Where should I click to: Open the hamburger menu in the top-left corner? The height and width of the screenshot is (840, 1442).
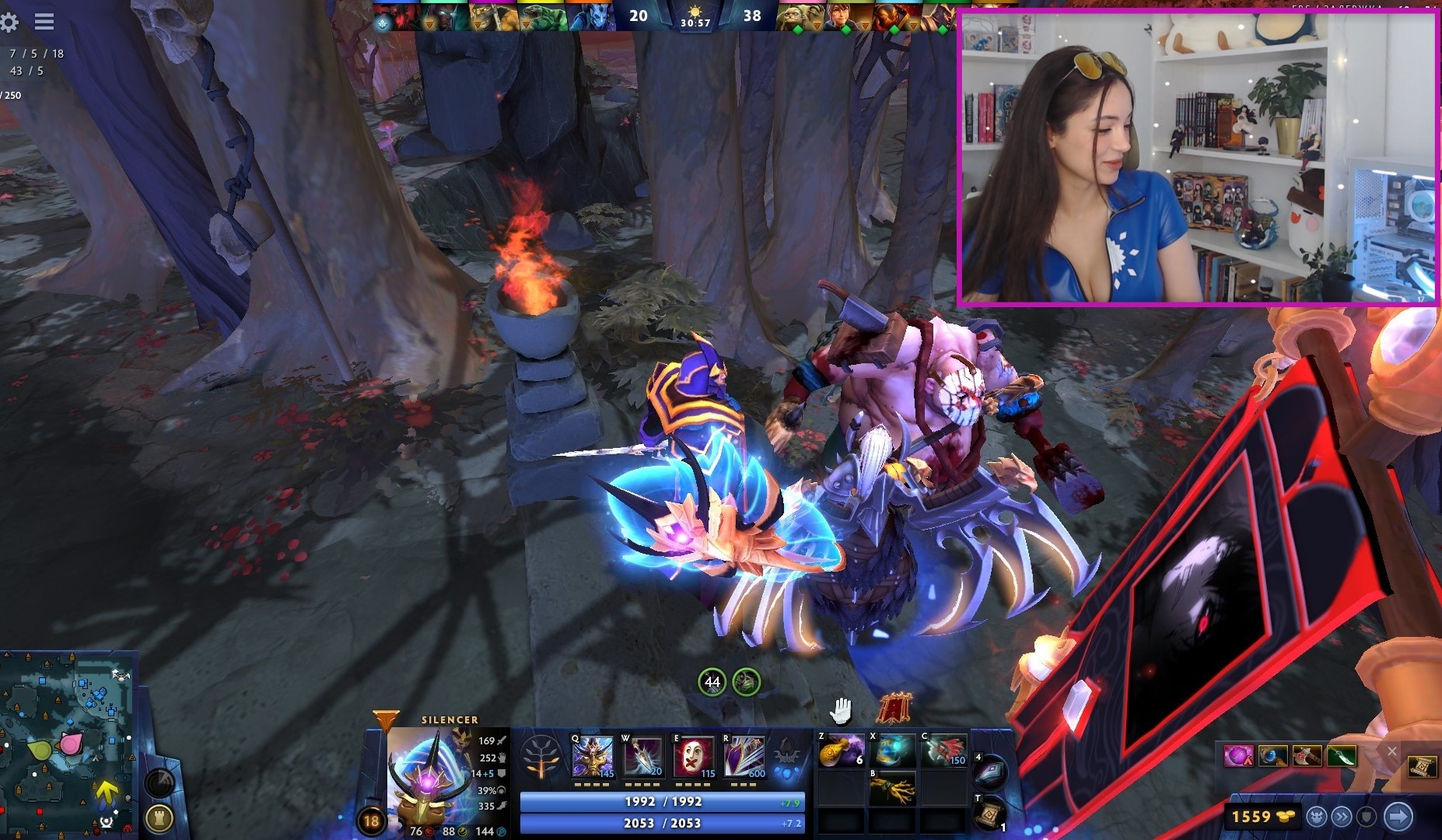(44, 22)
